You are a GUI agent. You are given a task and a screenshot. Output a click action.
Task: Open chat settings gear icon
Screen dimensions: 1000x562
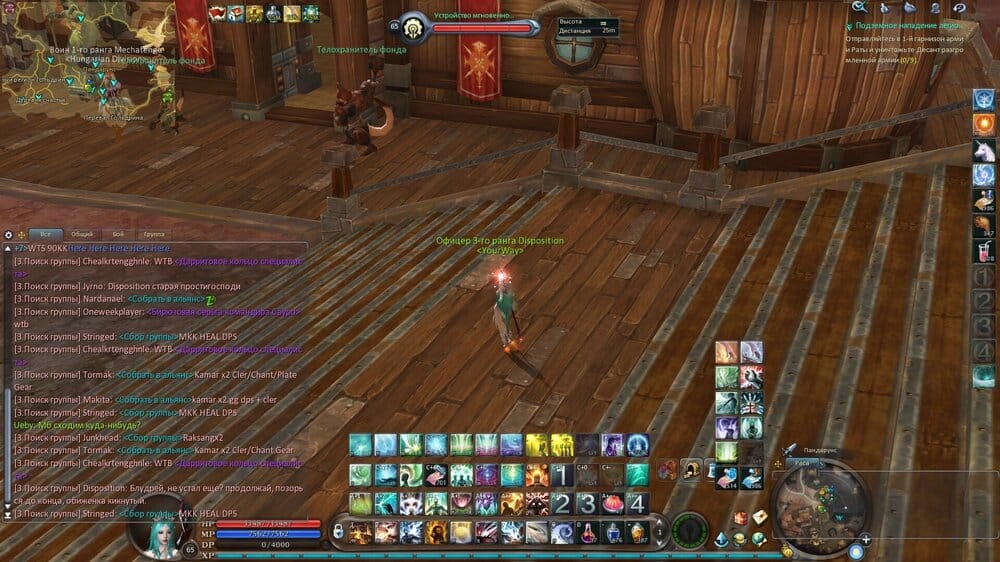[x=8, y=234]
